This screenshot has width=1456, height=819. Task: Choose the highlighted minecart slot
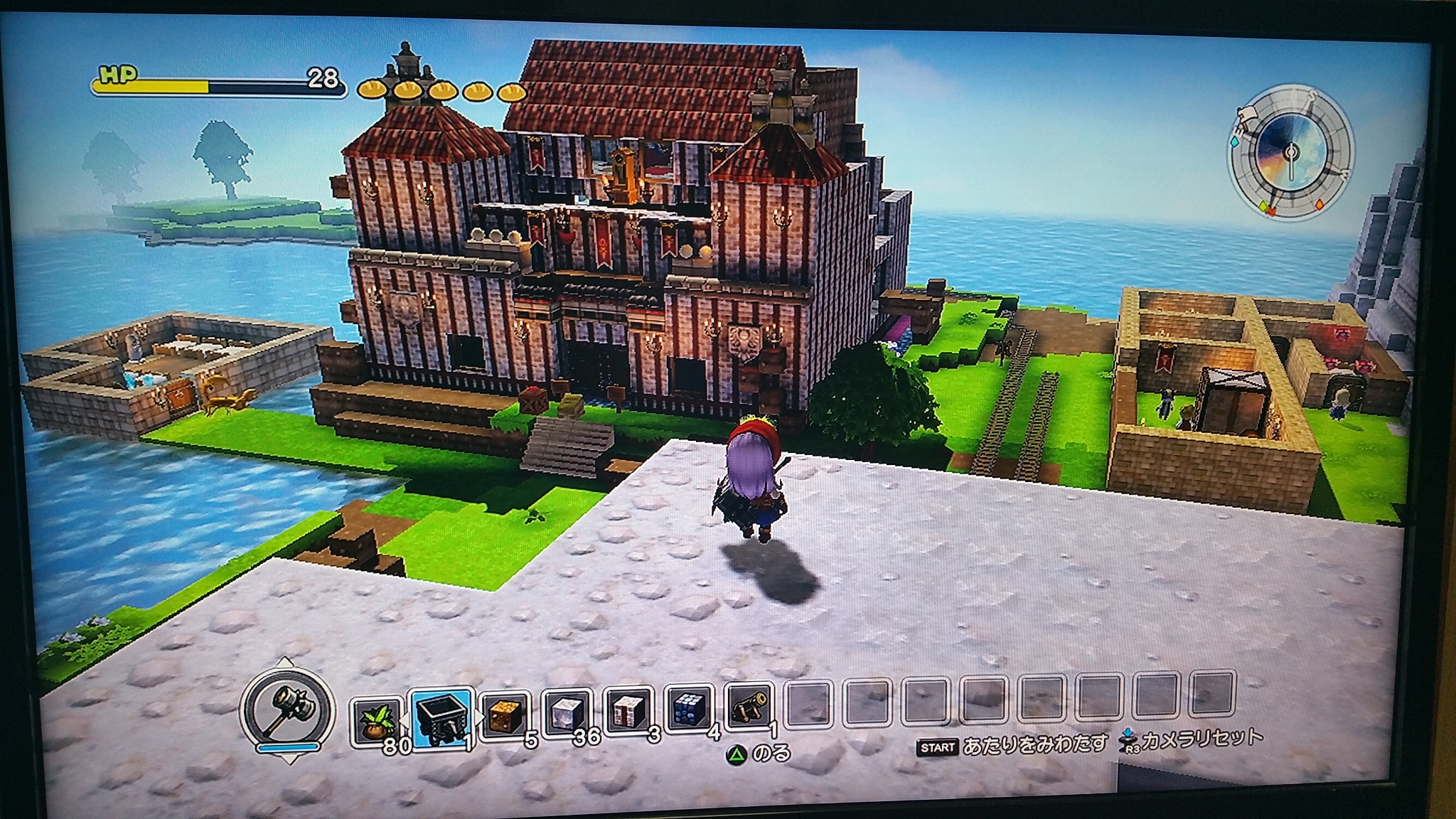(x=442, y=718)
